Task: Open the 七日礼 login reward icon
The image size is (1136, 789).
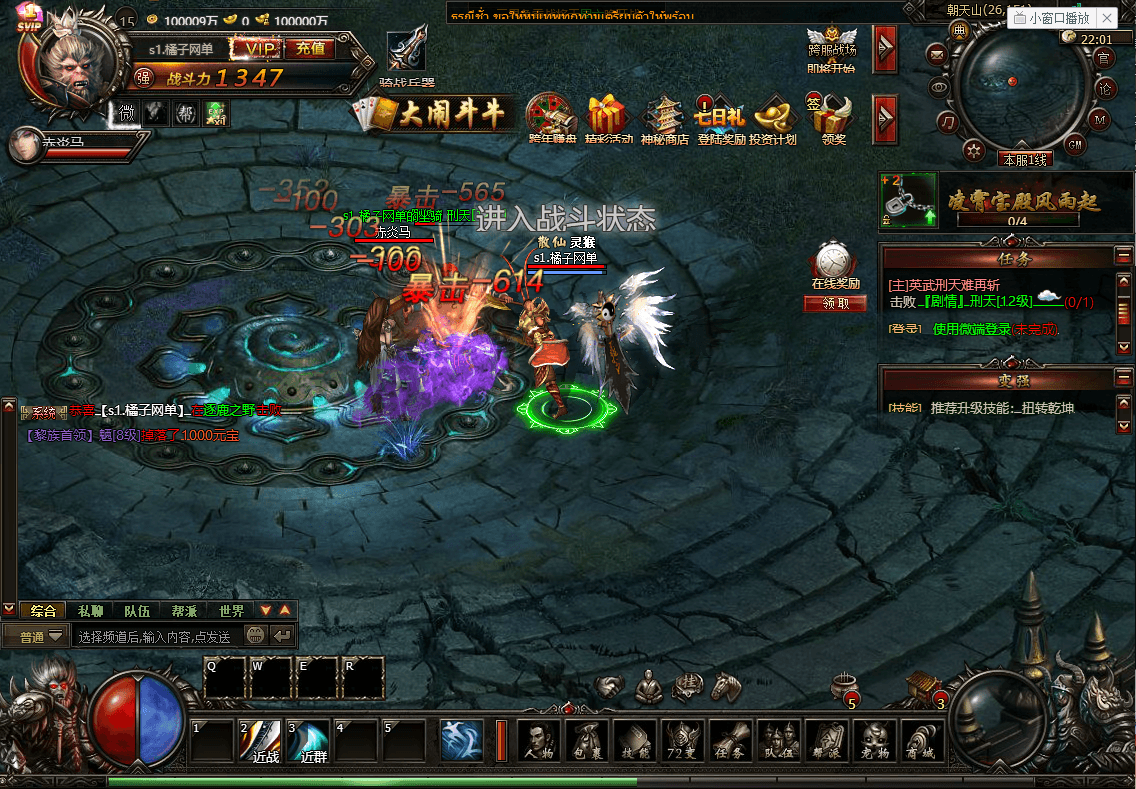Action: click(x=720, y=118)
